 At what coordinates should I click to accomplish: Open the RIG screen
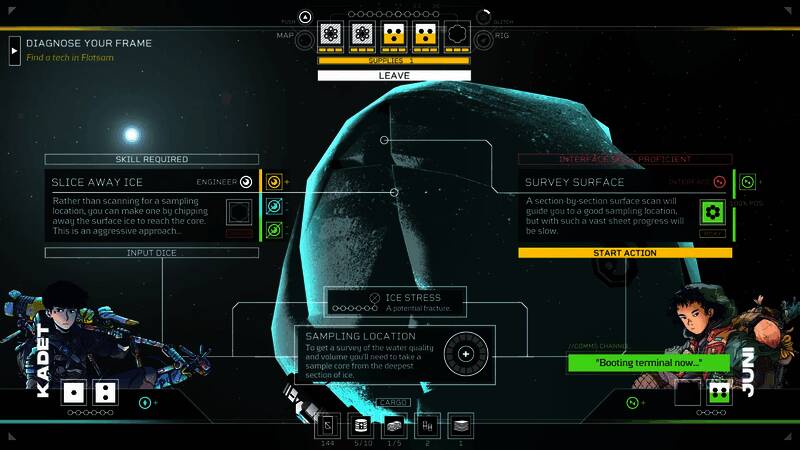click(483, 37)
